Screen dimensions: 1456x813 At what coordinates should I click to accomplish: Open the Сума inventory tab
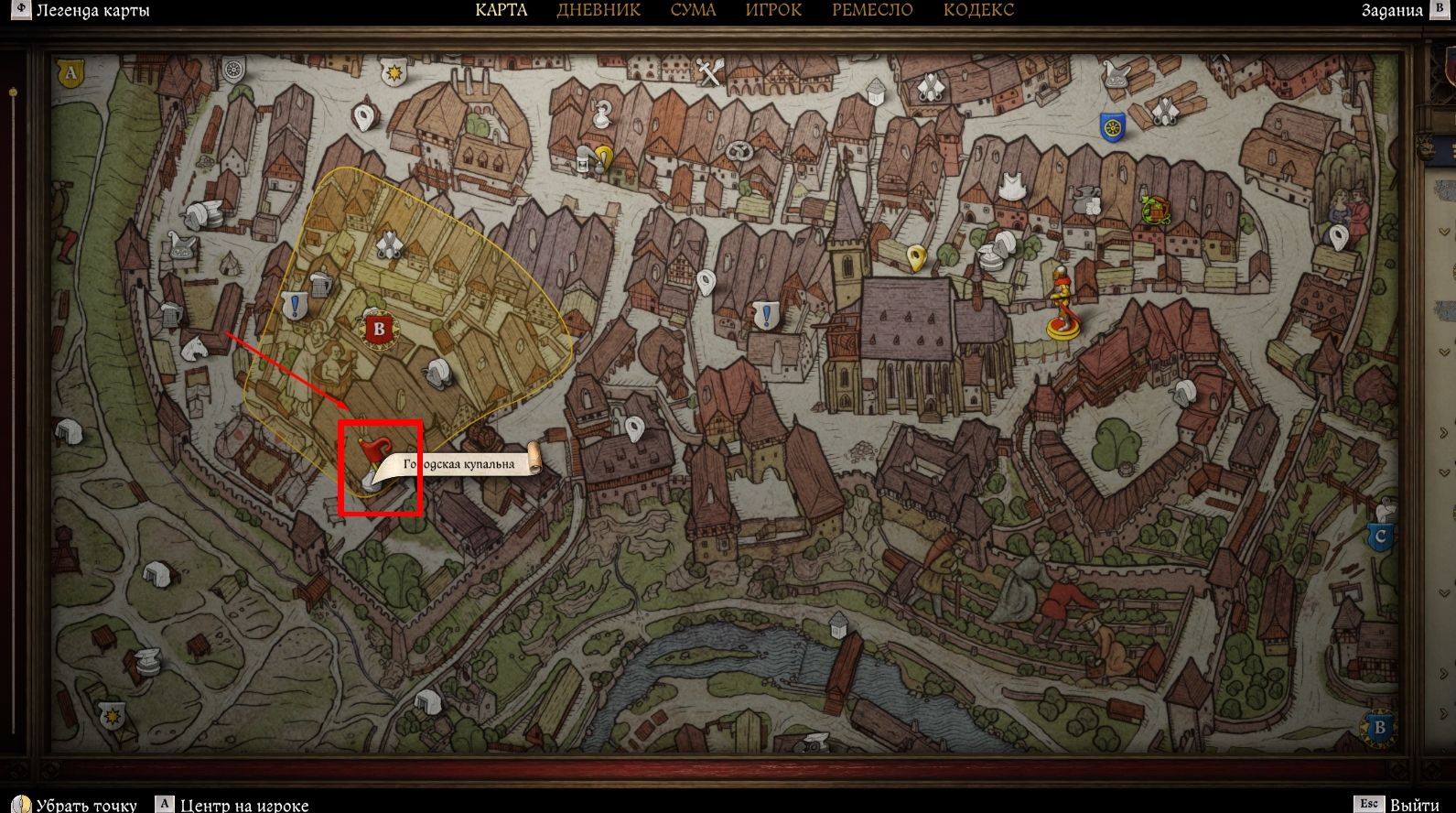693,10
